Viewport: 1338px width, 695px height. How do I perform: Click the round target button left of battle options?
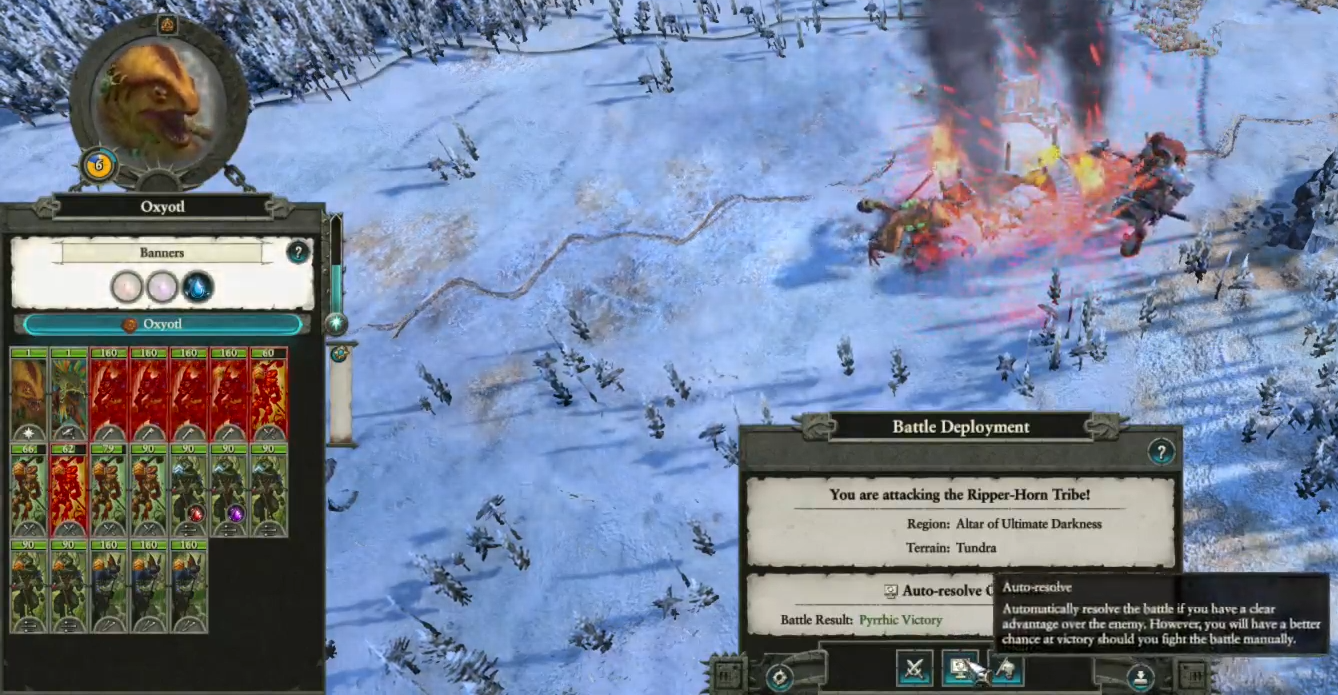click(x=779, y=676)
